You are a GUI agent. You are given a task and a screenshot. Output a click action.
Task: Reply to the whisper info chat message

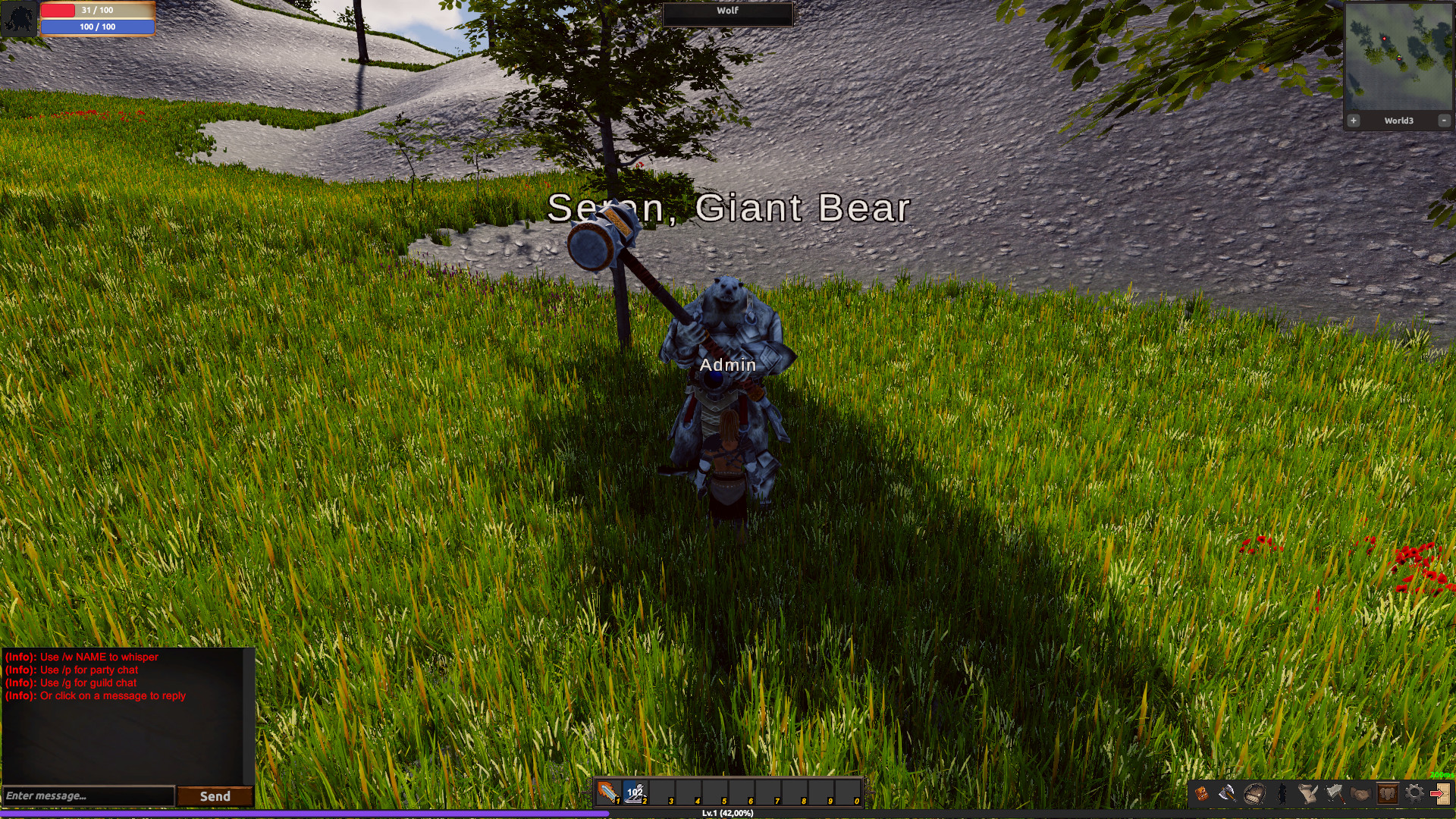point(81,657)
